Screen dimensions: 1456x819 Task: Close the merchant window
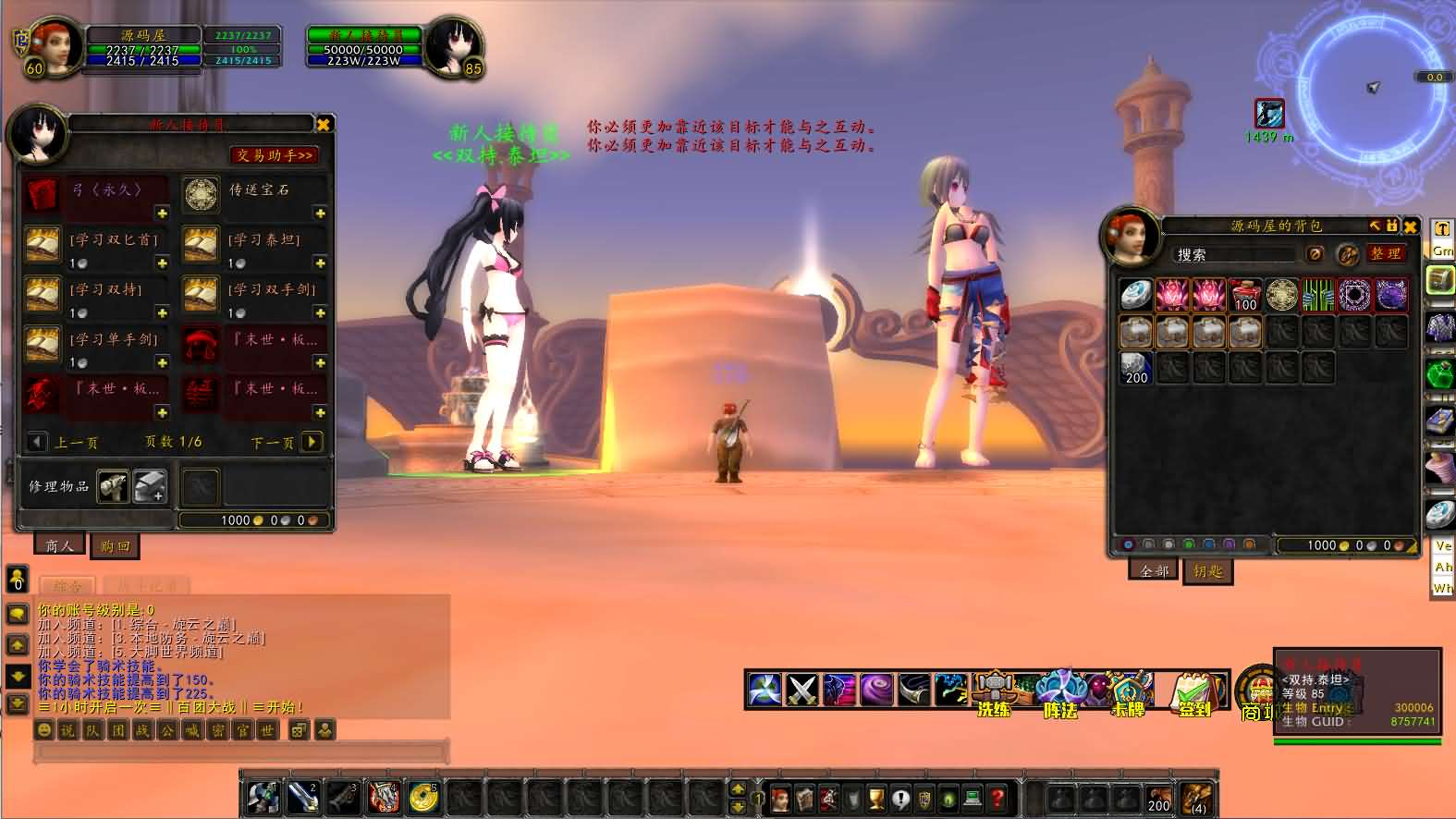pyautogui.click(x=324, y=125)
